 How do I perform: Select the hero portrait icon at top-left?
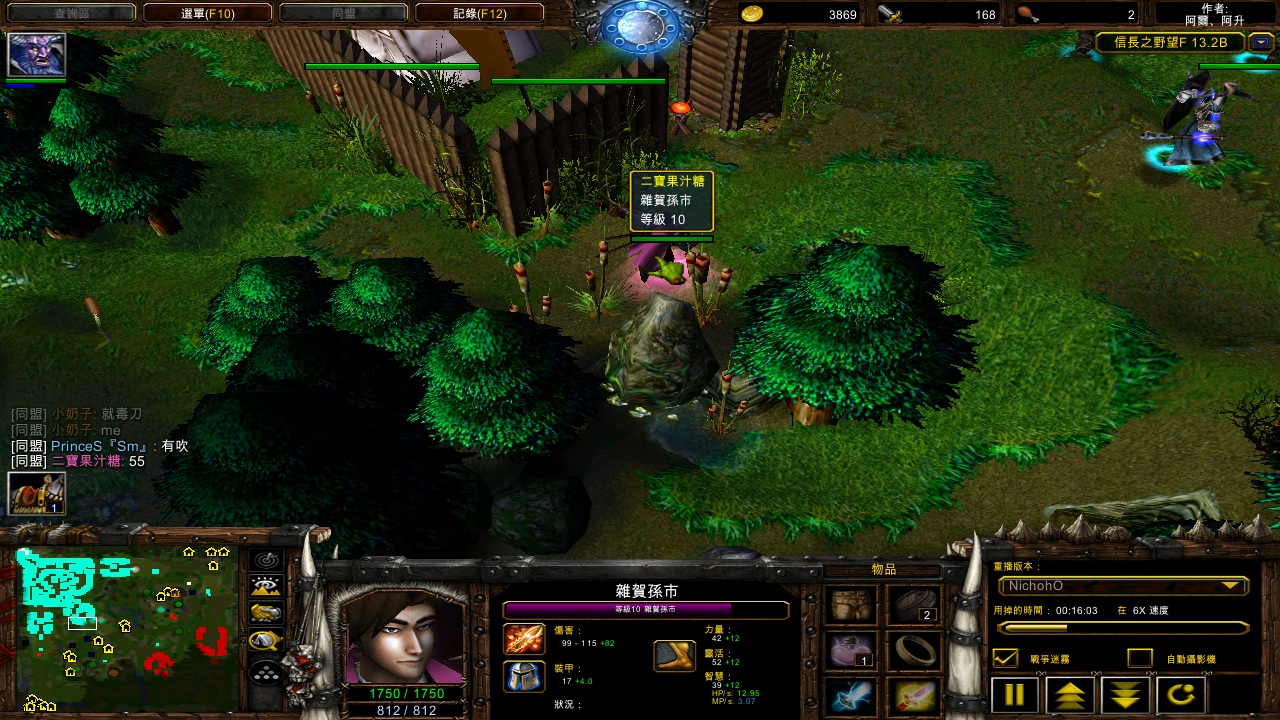tap(37, 54)
